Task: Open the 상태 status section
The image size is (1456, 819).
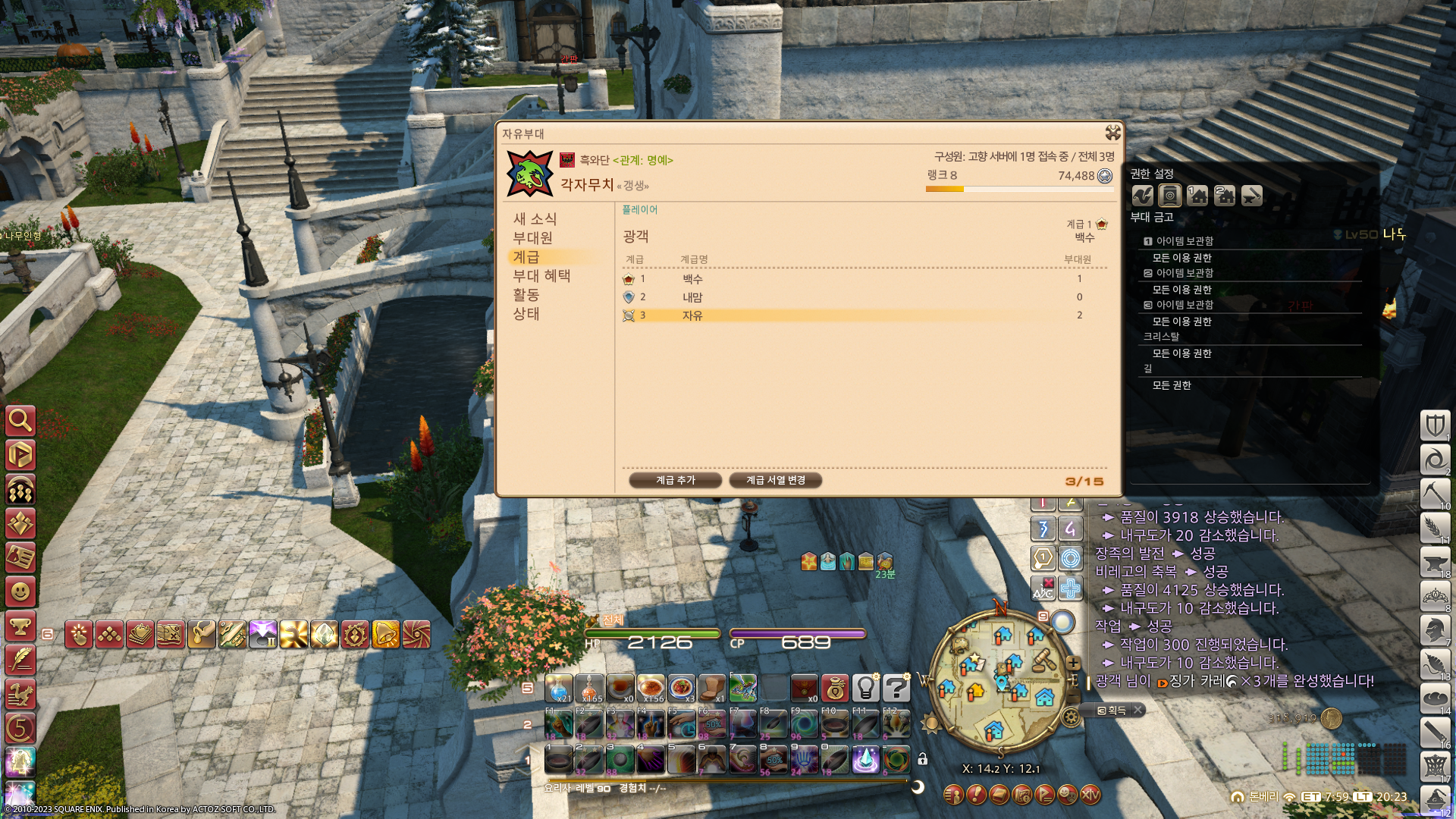Action: coord(526,314)
